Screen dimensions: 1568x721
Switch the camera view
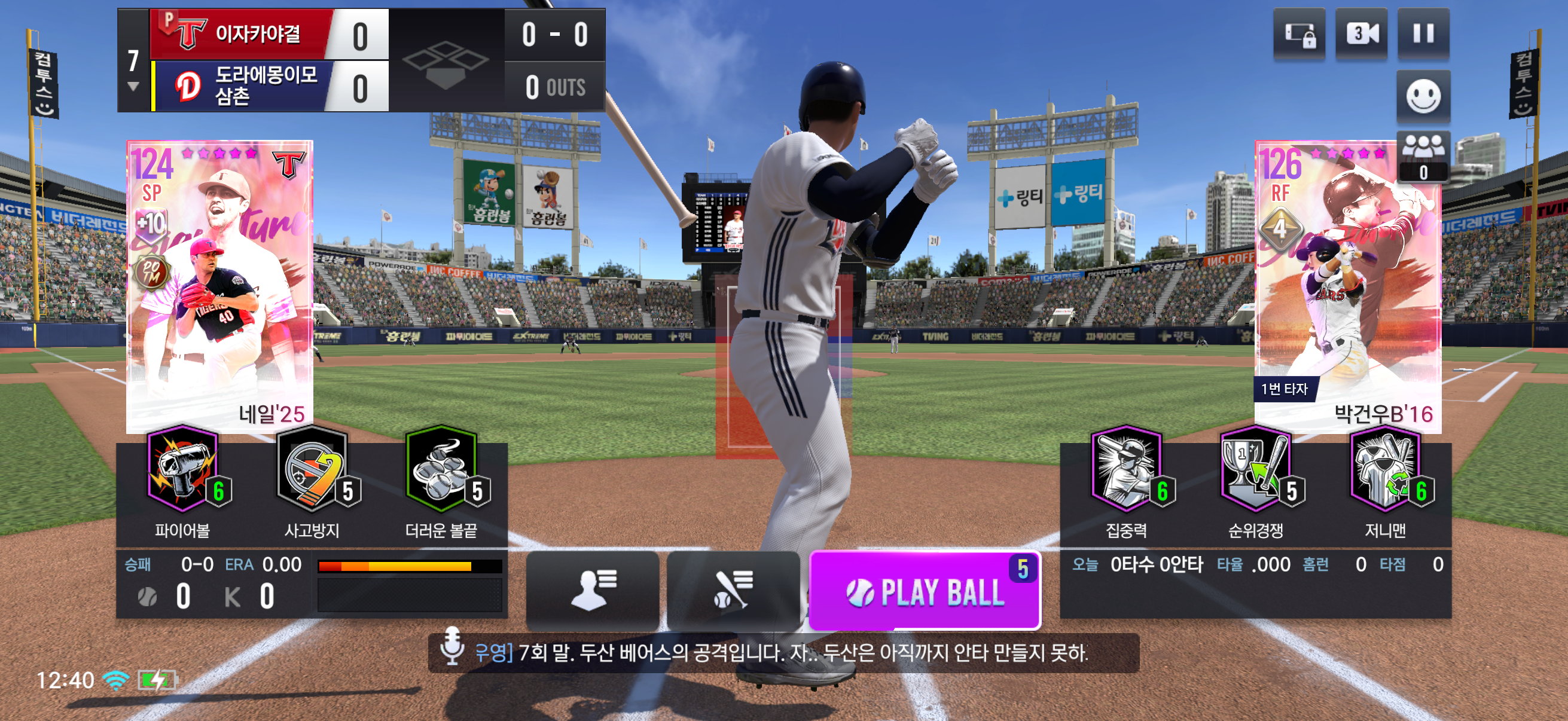pyautogui.click(x=1361, y=33)
